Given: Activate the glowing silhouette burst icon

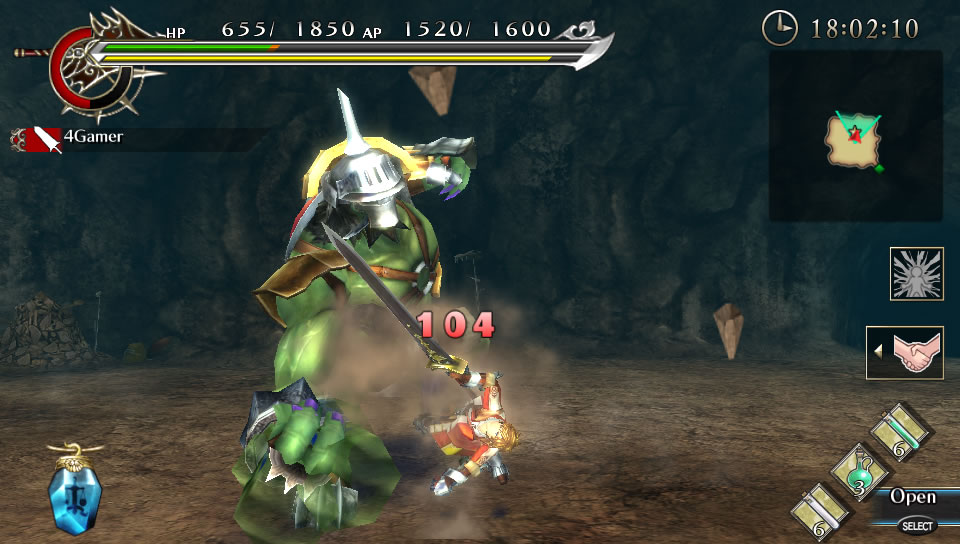Looking at the screenshot, I should [916, 274].
